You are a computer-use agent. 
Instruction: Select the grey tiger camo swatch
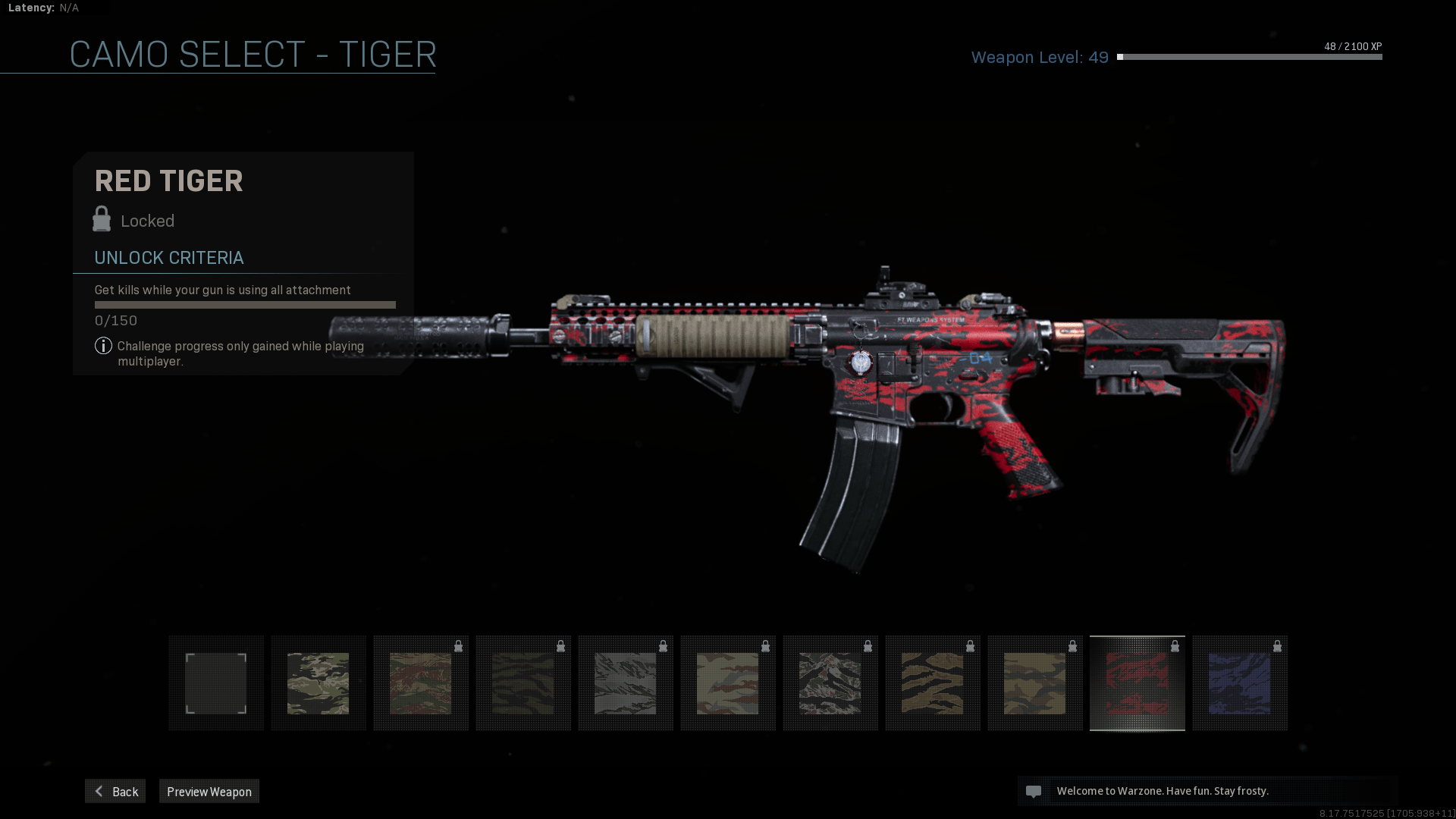[x=626, y=683]
